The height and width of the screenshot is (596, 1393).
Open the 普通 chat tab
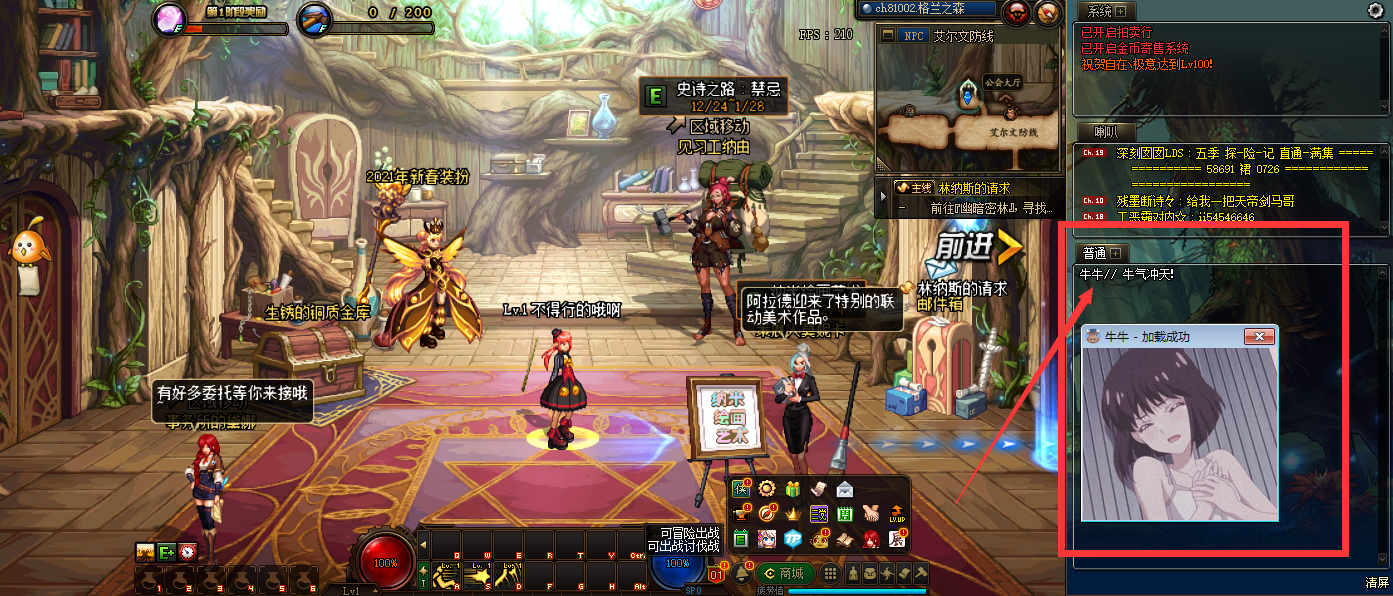(x=1094, y=253)
